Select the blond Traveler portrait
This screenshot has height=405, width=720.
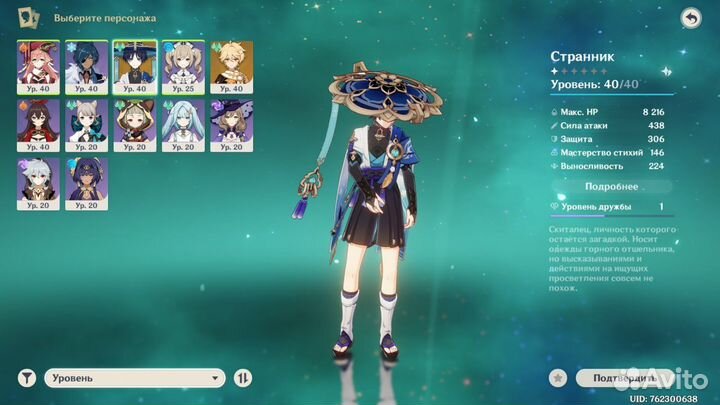(228, 64)
